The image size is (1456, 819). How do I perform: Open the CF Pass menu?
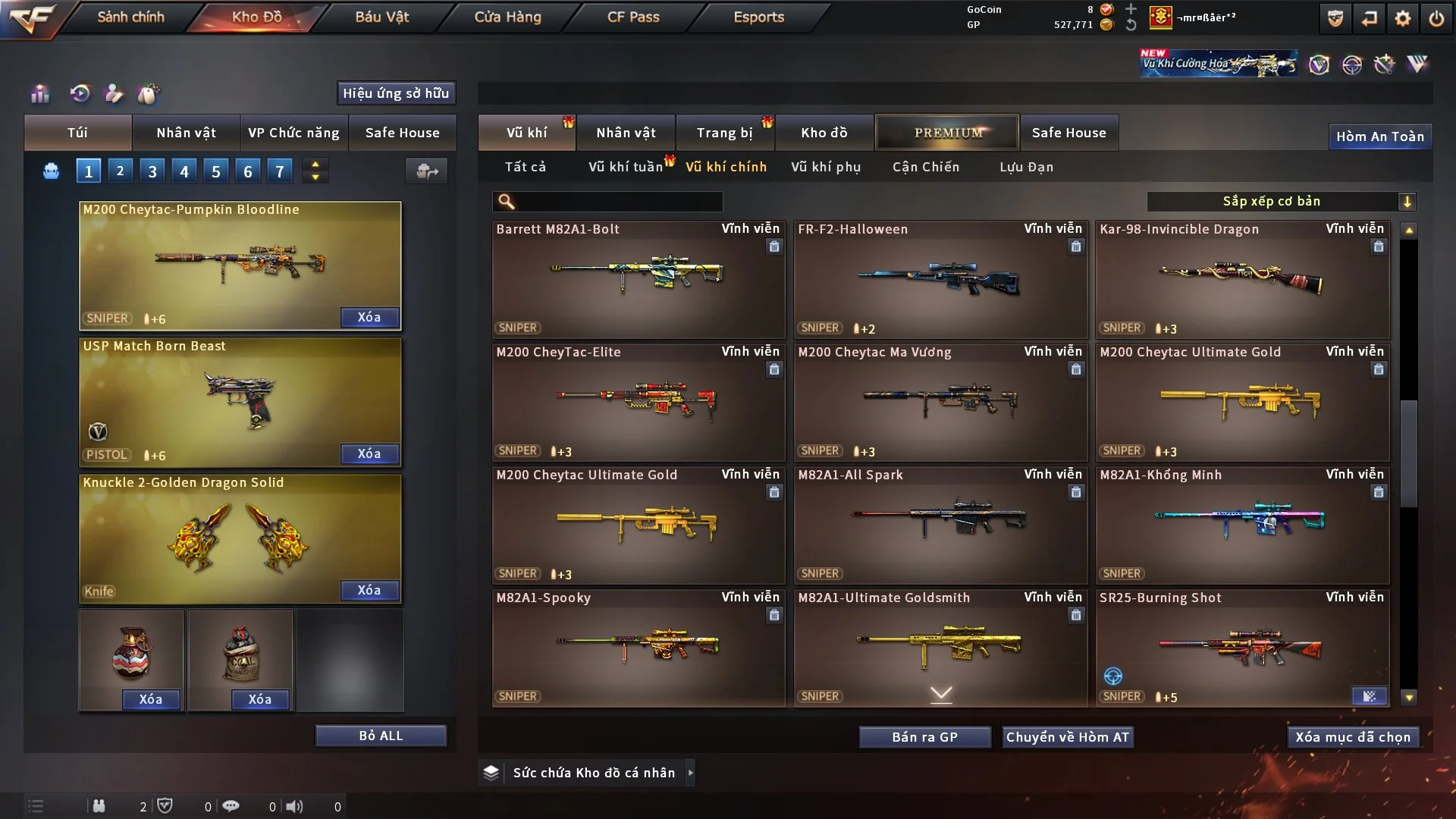tap(633, 17)
